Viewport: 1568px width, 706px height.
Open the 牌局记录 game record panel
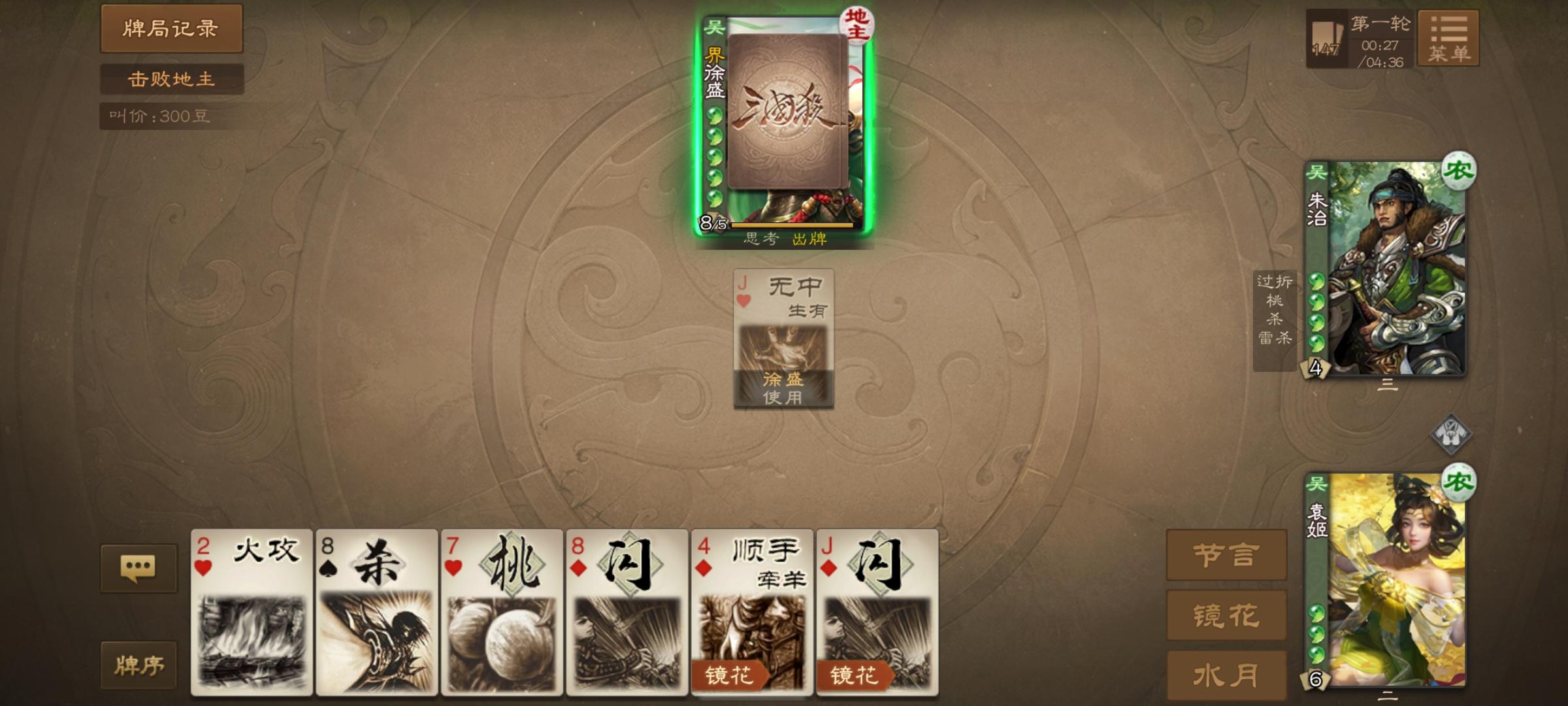[171, 29]
